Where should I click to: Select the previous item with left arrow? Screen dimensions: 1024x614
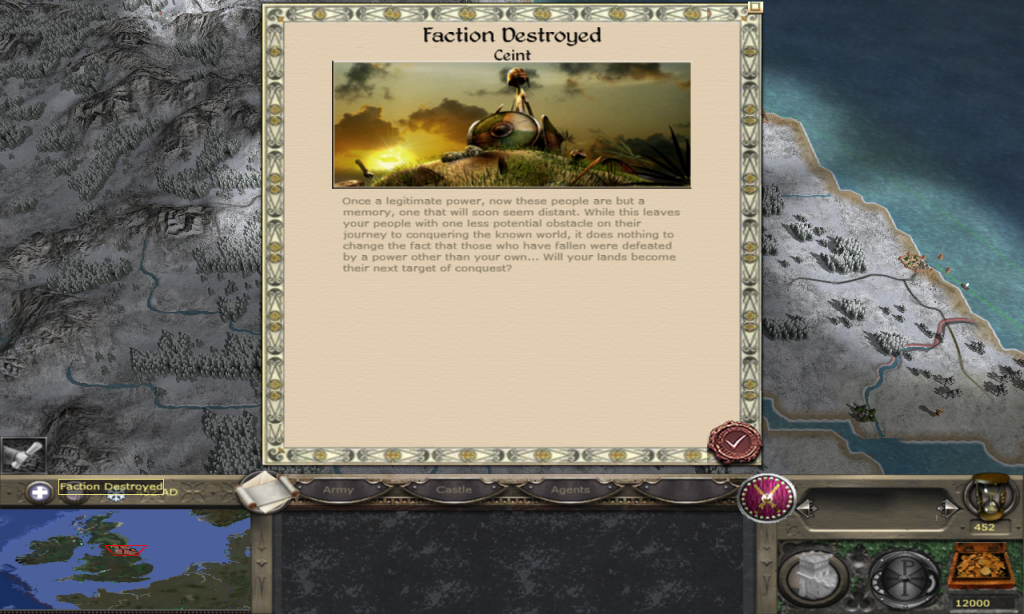[x=808, y=510]
